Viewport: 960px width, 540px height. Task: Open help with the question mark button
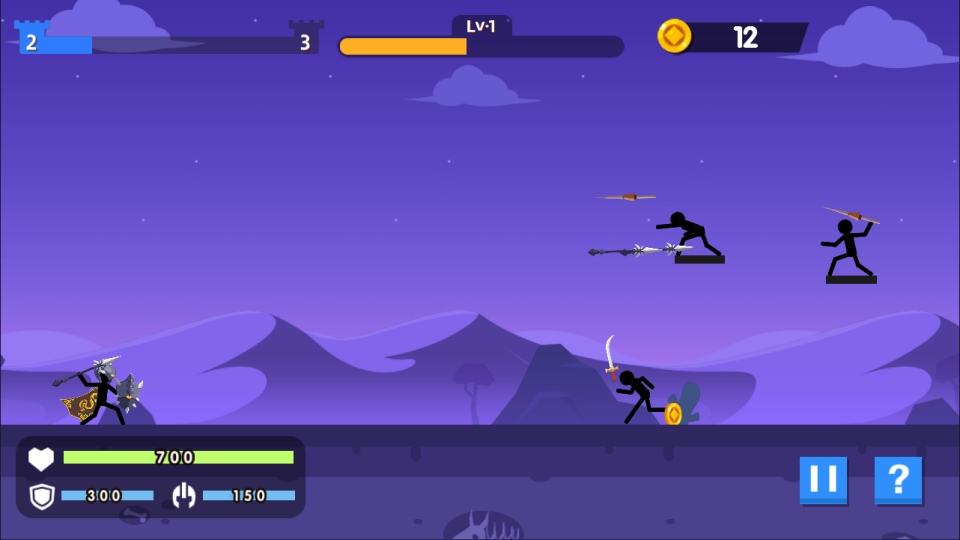(x=897, y=480)
